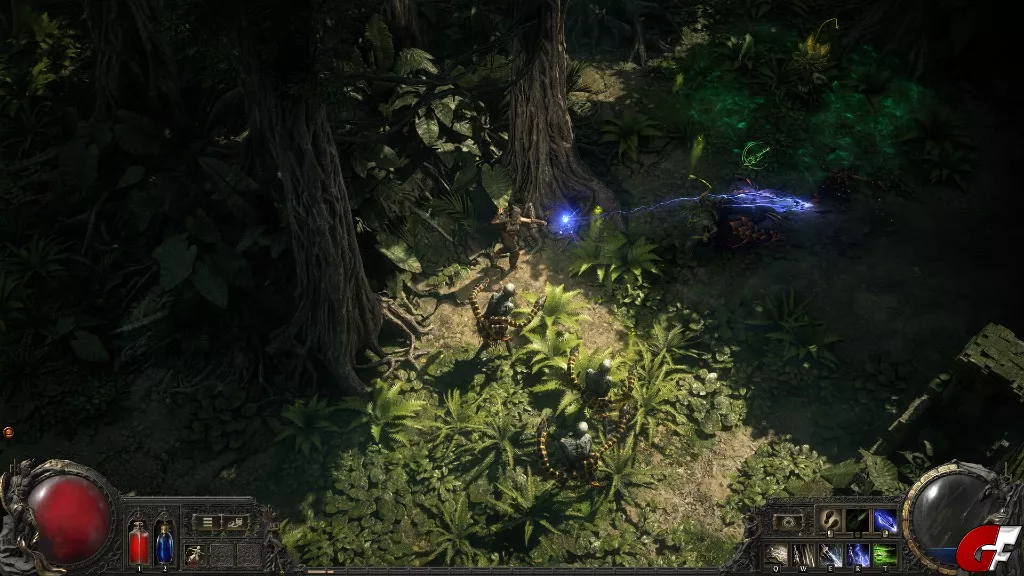Activate the R lightning skill
The width and height of the screenshot is (1024, 576).
[857, 553]
